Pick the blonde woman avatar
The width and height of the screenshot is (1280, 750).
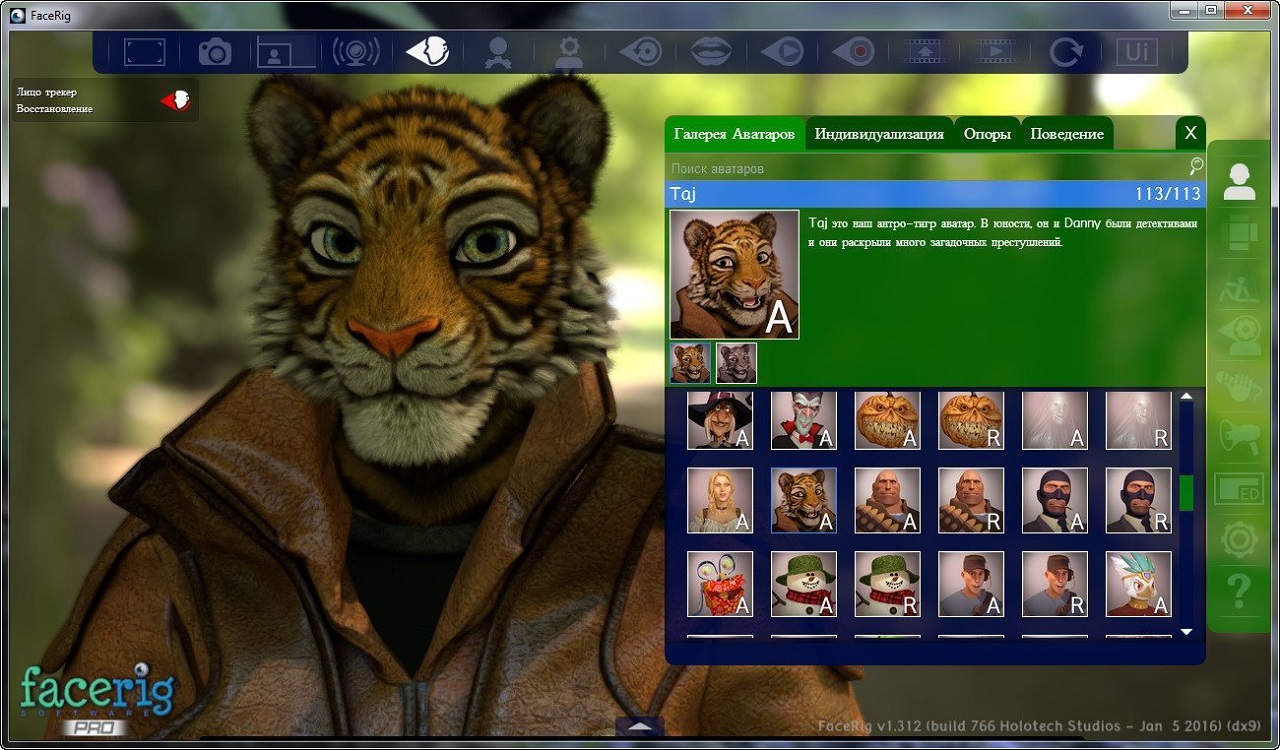(x=720, y=501)
